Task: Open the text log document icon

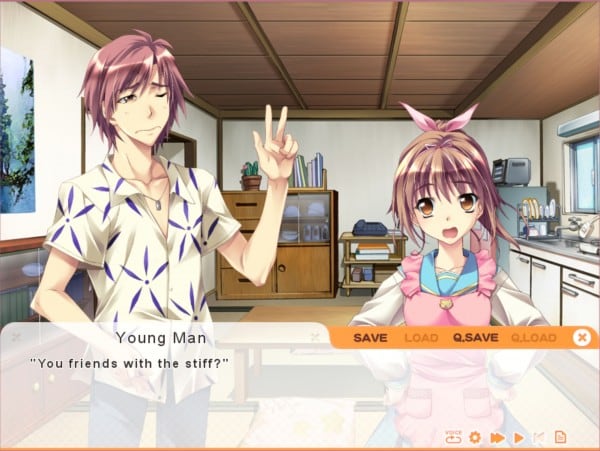Action: click(560, 437)
